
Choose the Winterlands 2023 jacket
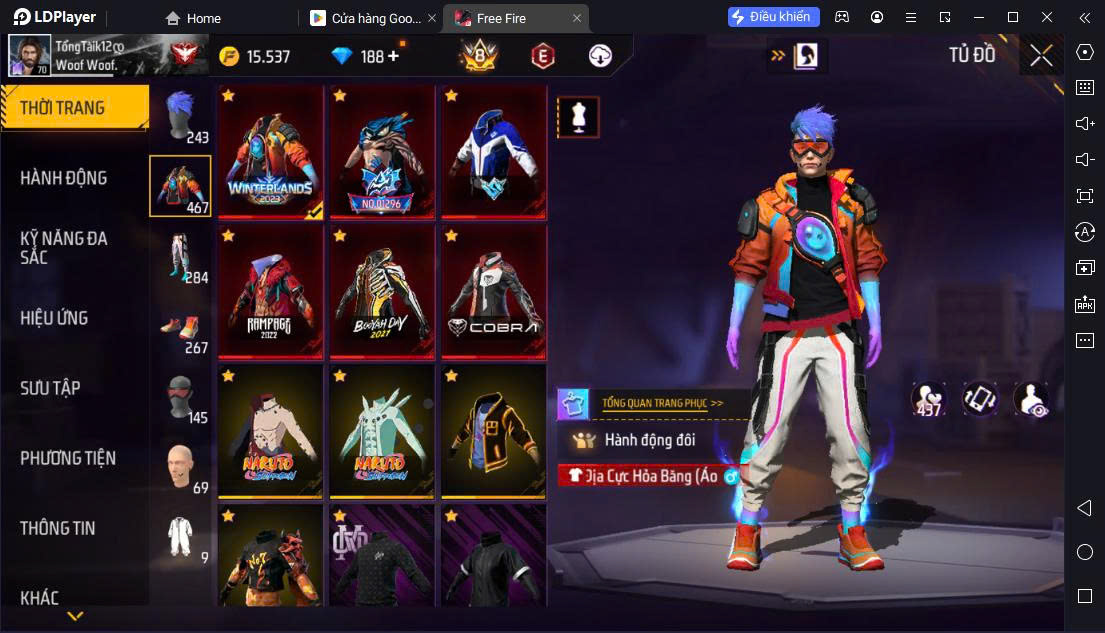[x=270, y=151]
